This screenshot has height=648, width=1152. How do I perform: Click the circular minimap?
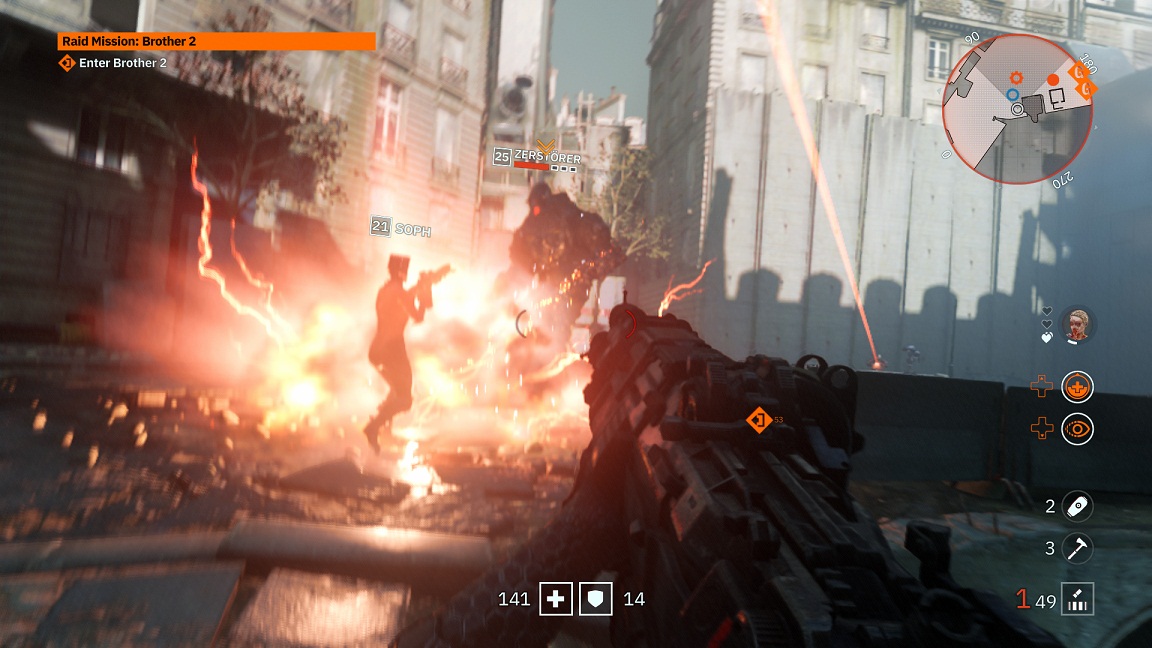click(1016, 107)
